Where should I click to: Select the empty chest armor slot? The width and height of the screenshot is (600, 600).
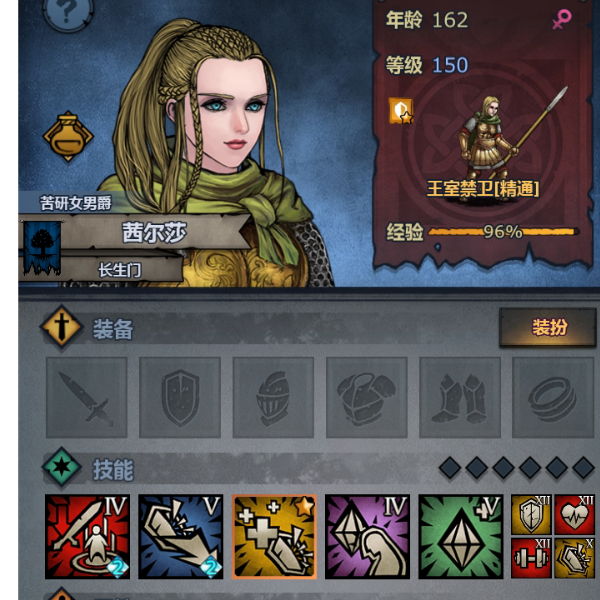tap(366, 398)
